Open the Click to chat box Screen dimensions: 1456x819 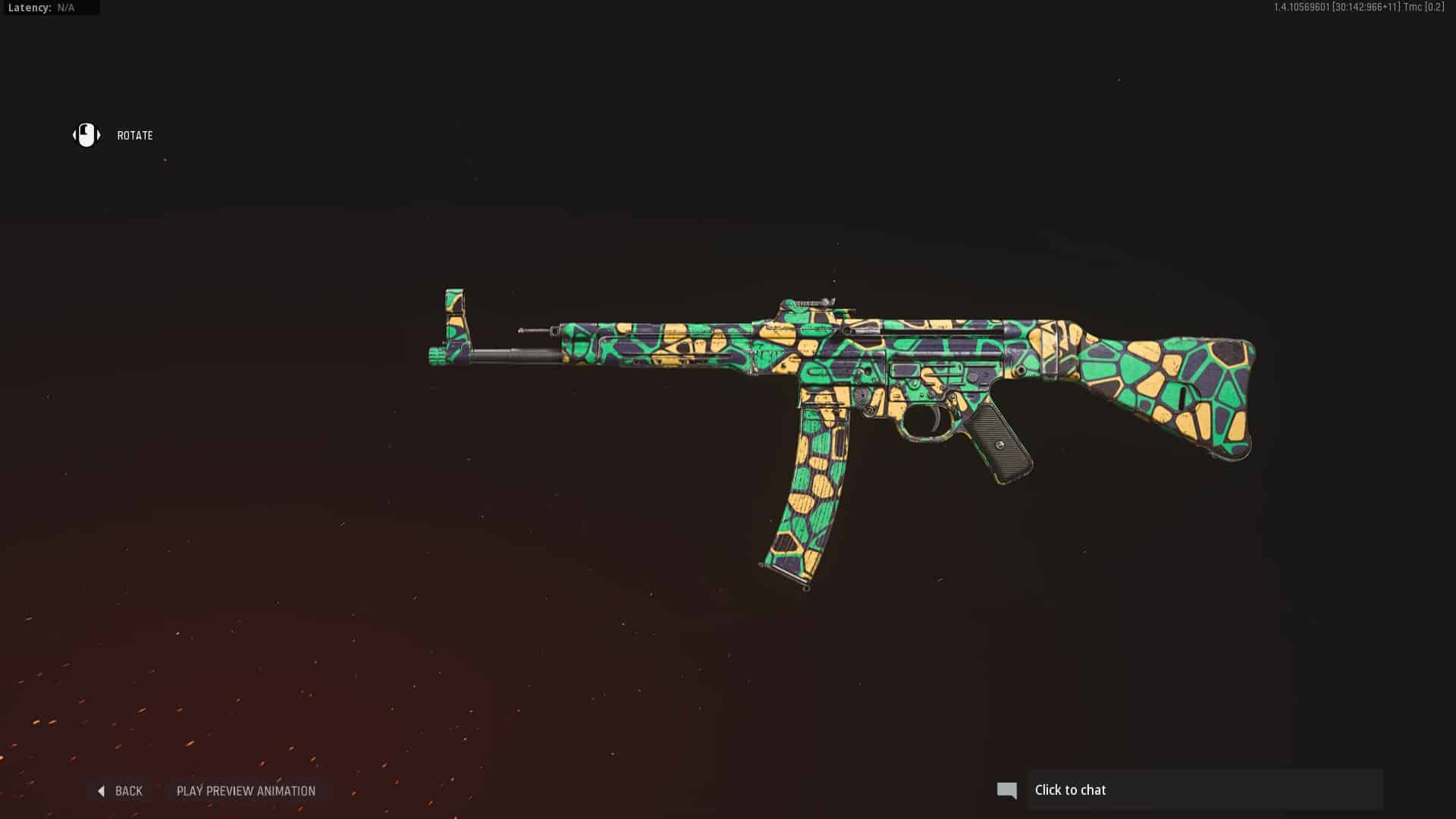tap(1204, 790)
